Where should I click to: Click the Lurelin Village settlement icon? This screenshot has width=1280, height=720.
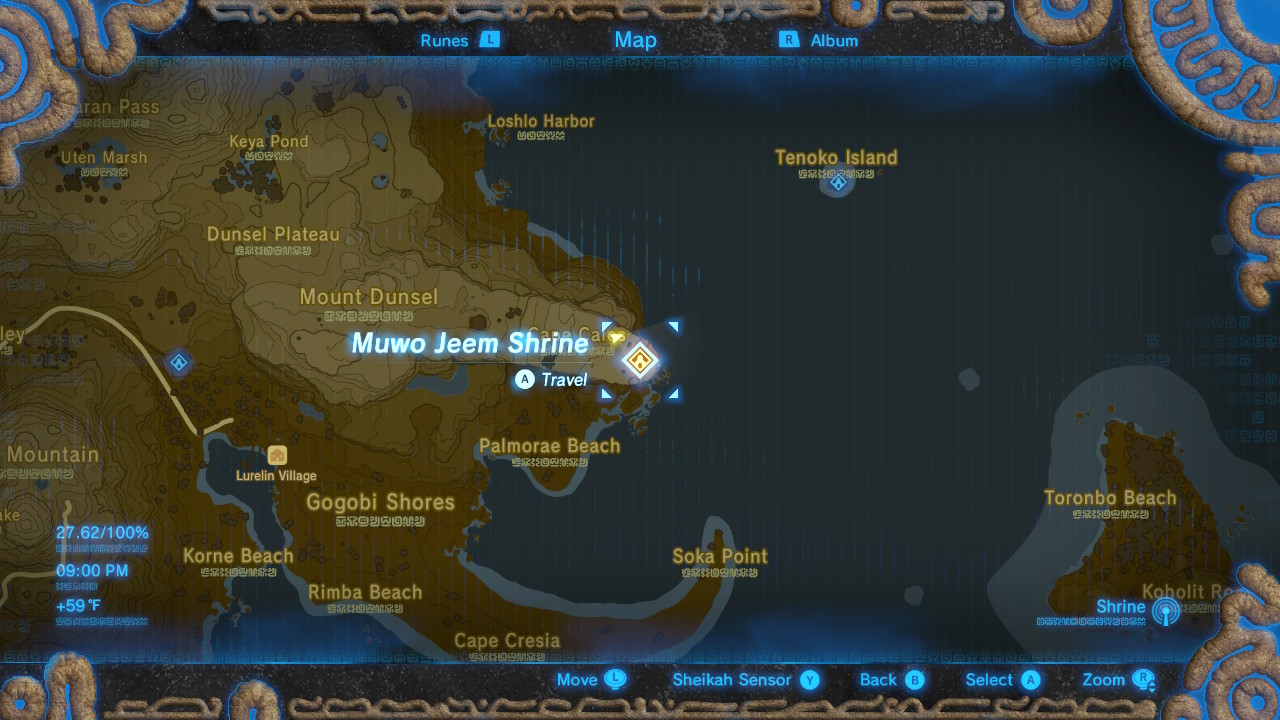coord(277,455)
